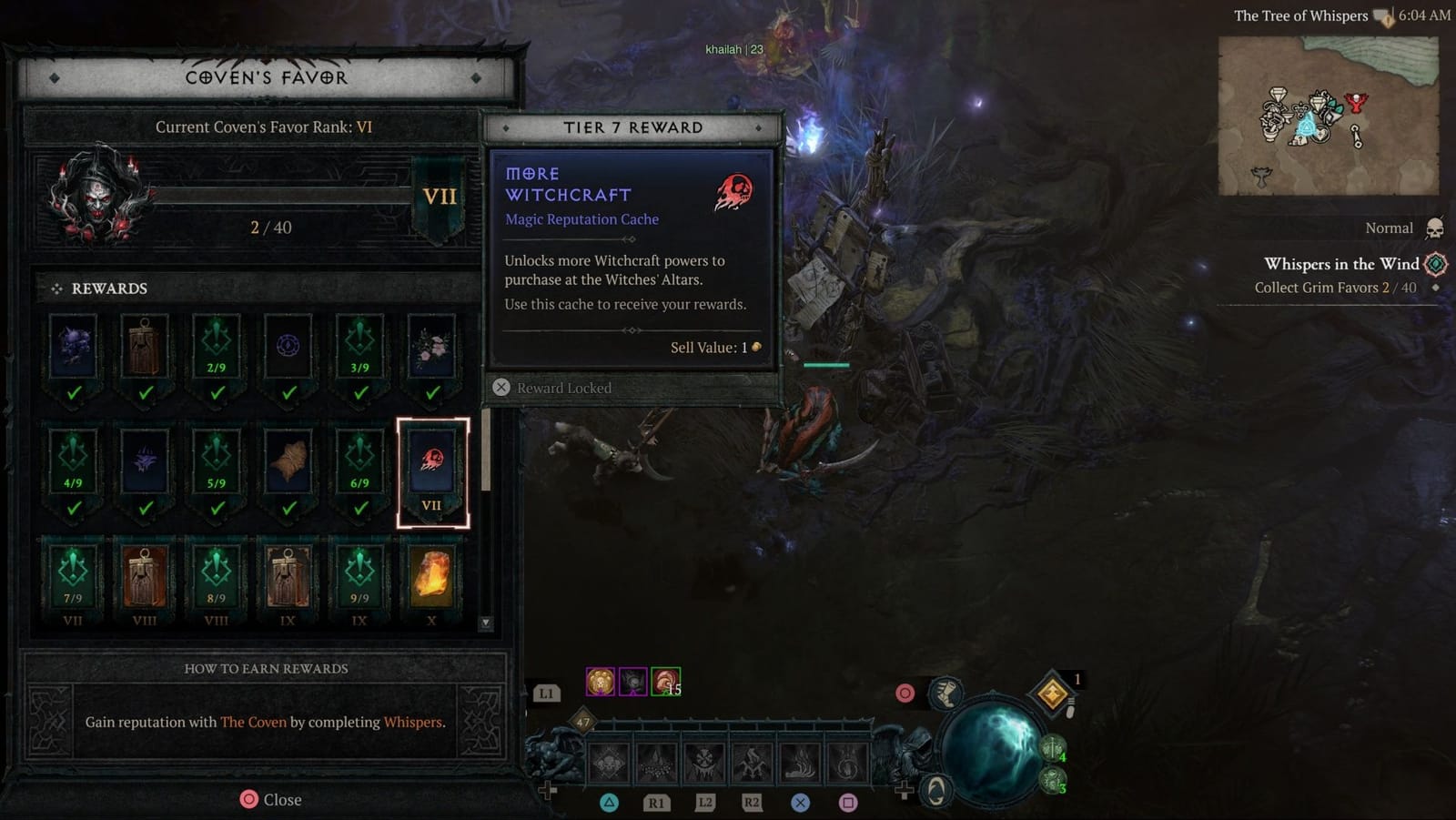Screen dimensions: 1456x820
Task: Click the evade boot icon near the health orb
Action: coord(946,693)
